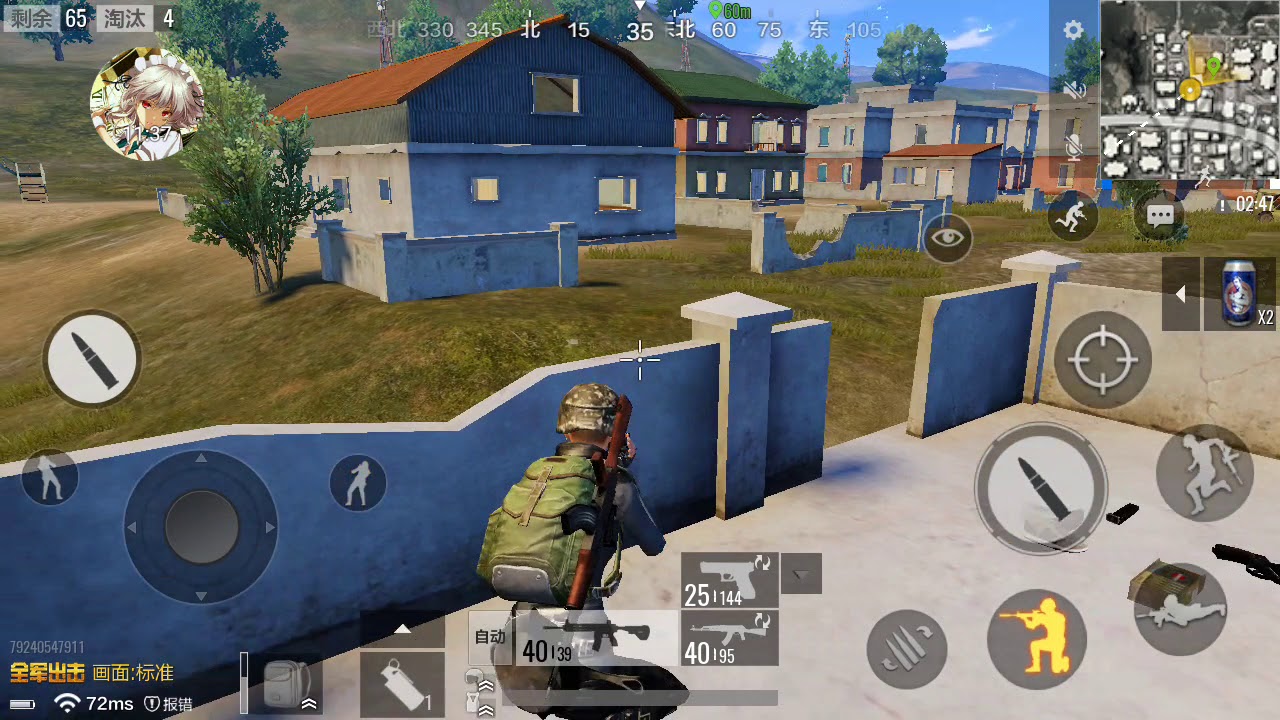Expand the chevrons on the backpack slot
Viewport: 1280px width, 720px height.
click(309, 703)
